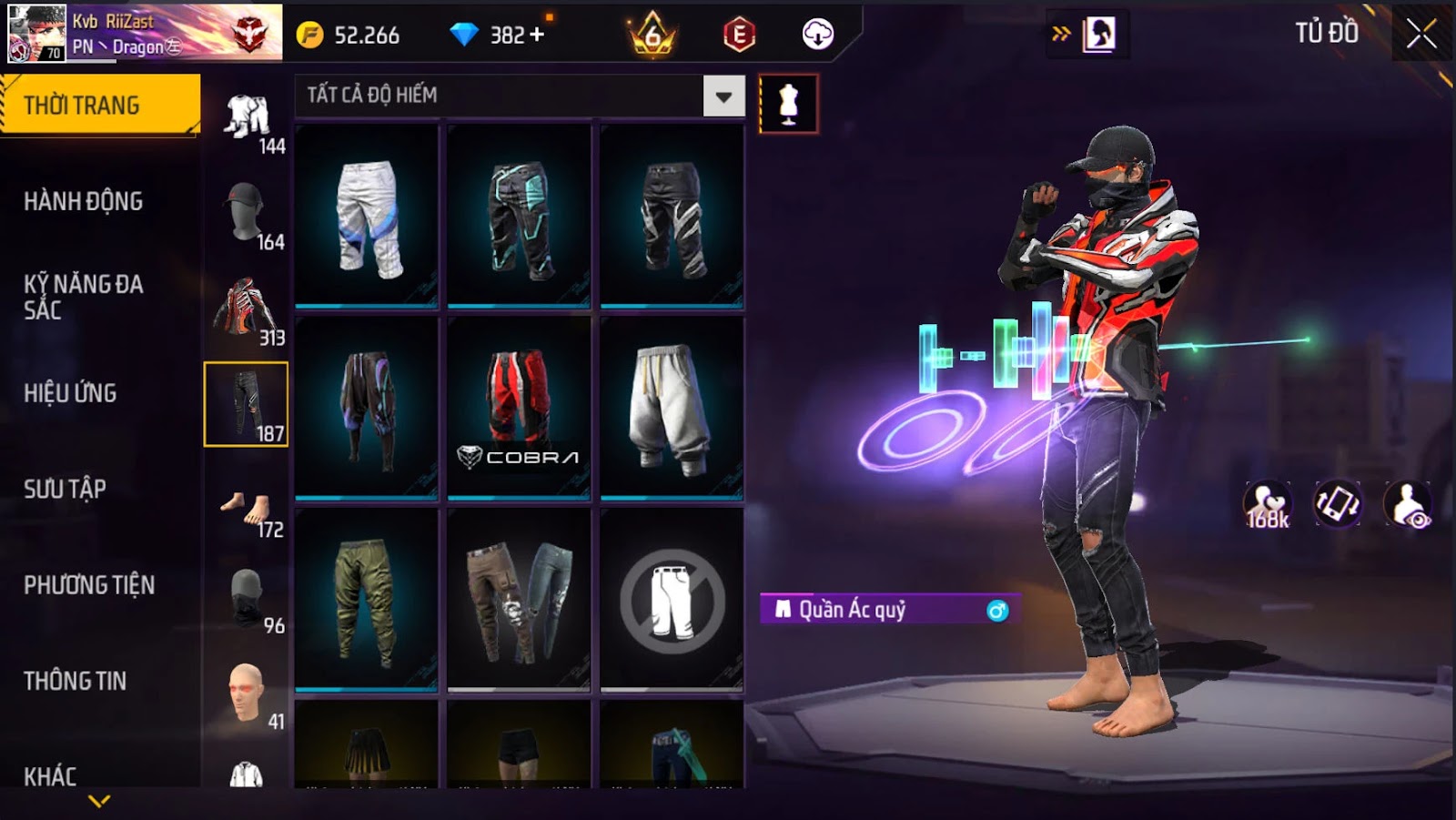1456x820 pixels.
Task: Open the shoes category with bare feet icon
Action: 246,508
